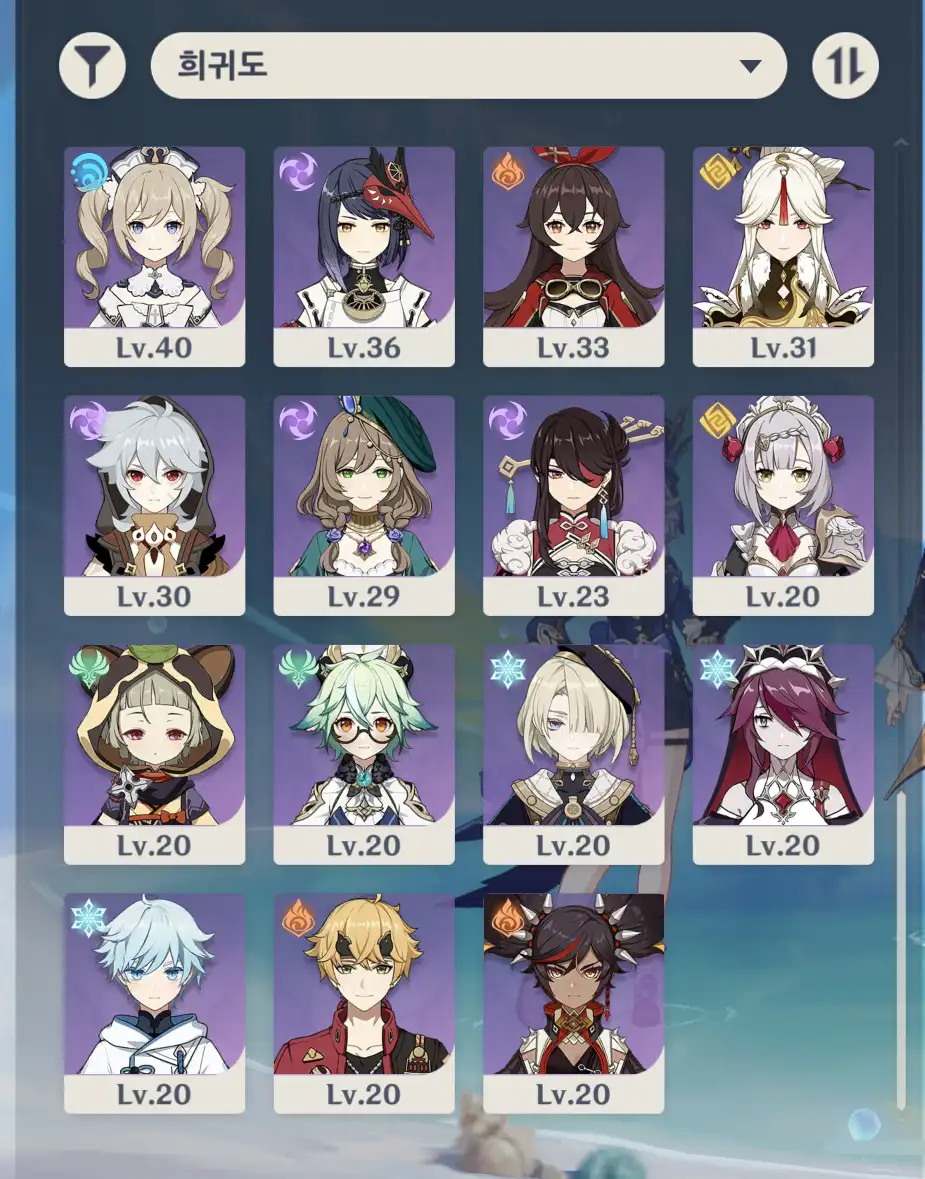Select Barbara, the Lv.40 Hydro character

click(x=154, y=256)
